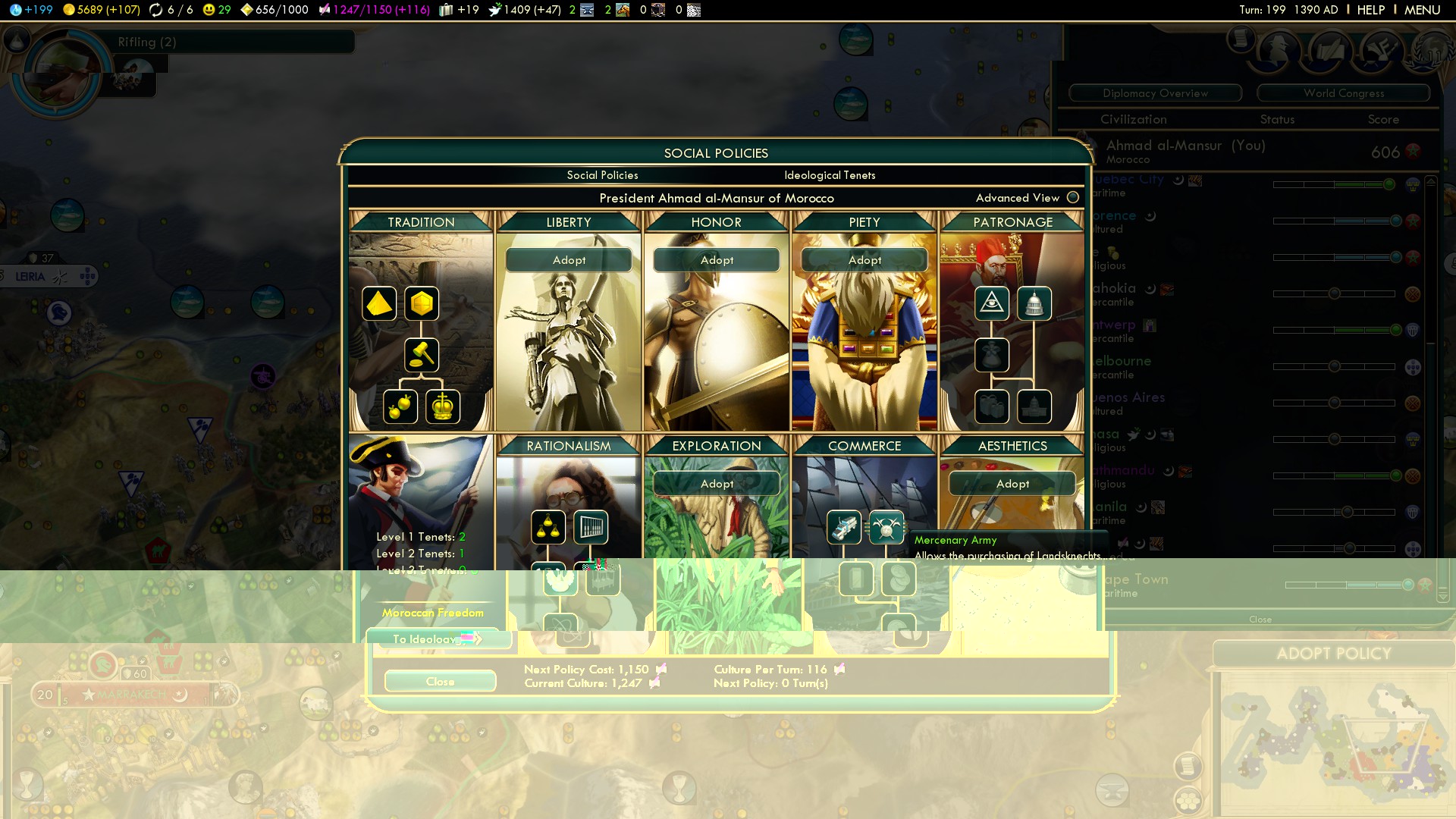Open the HELP menu
Viewport: 1456px width, 819px height.
click(1370, 10)
